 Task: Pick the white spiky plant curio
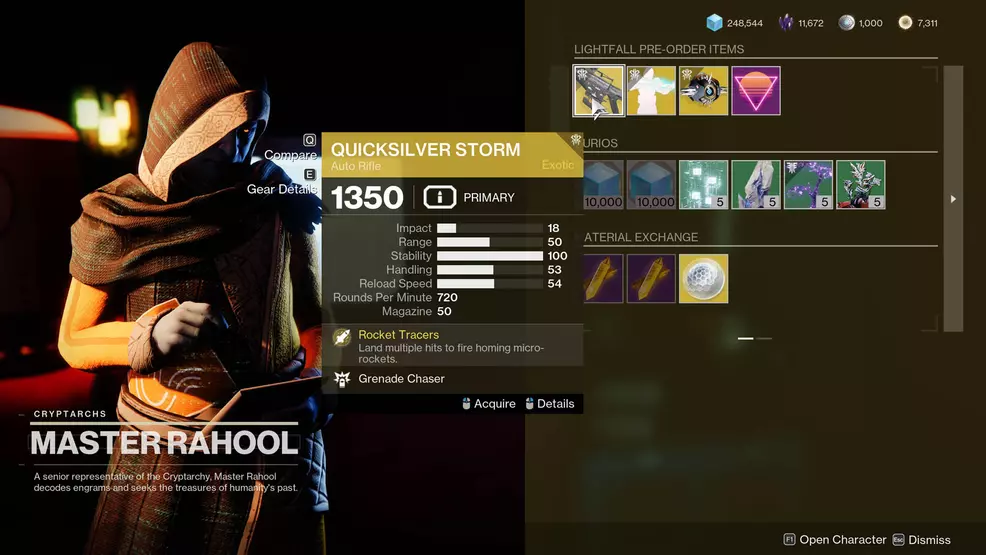(x=860, y=185)
